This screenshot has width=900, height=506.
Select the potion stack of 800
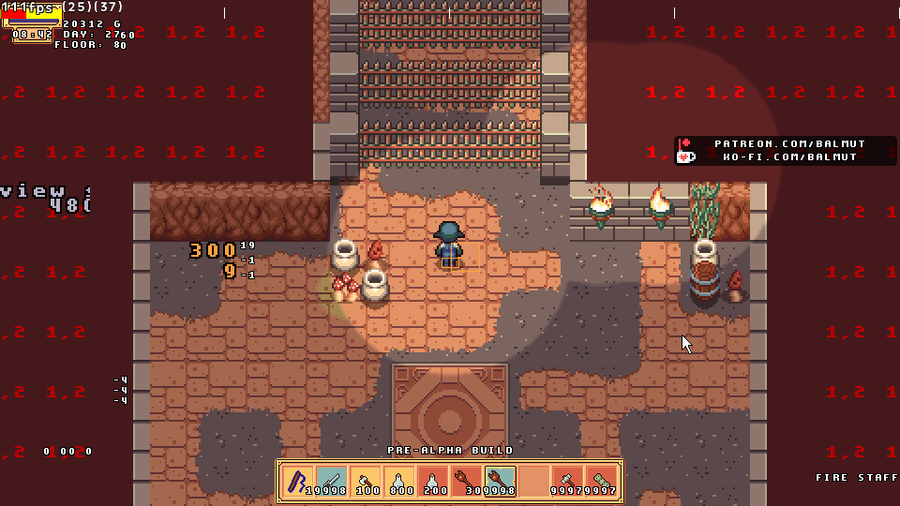pyautogui.click(x=399, y=482)
